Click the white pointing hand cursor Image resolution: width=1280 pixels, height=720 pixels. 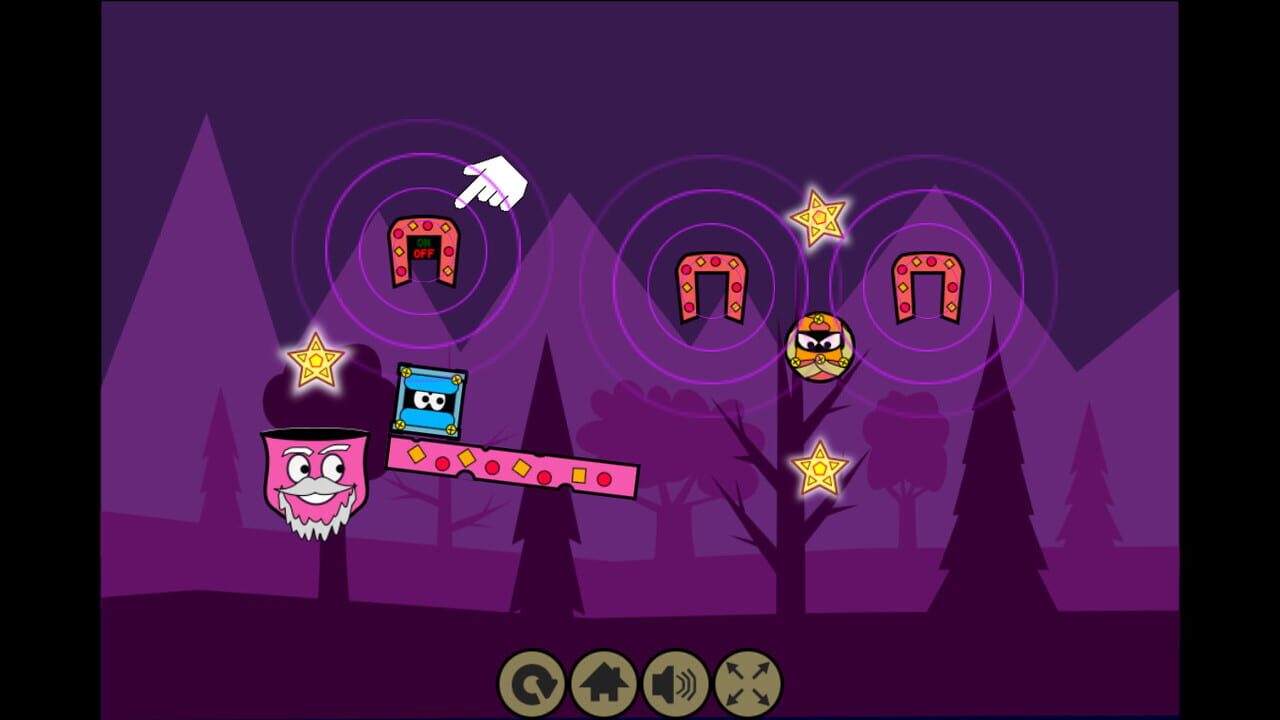point(490,180)
